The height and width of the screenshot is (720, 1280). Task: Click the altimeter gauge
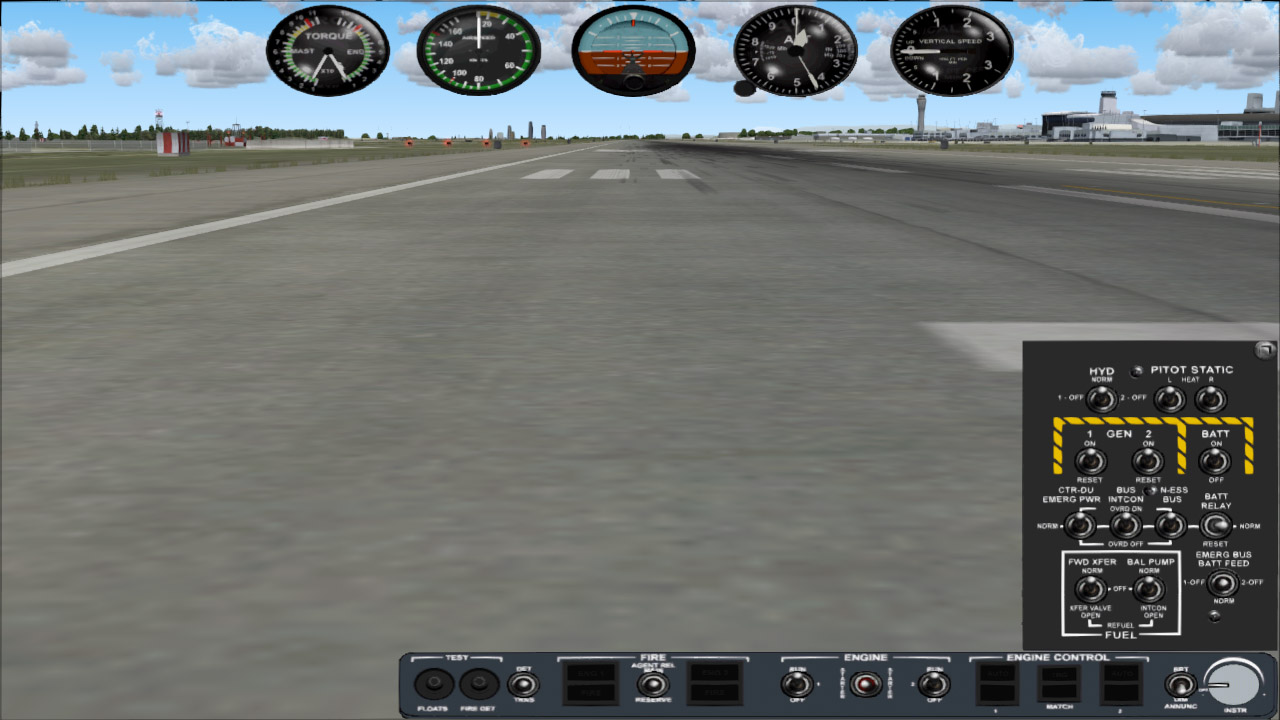pos(793,50)
